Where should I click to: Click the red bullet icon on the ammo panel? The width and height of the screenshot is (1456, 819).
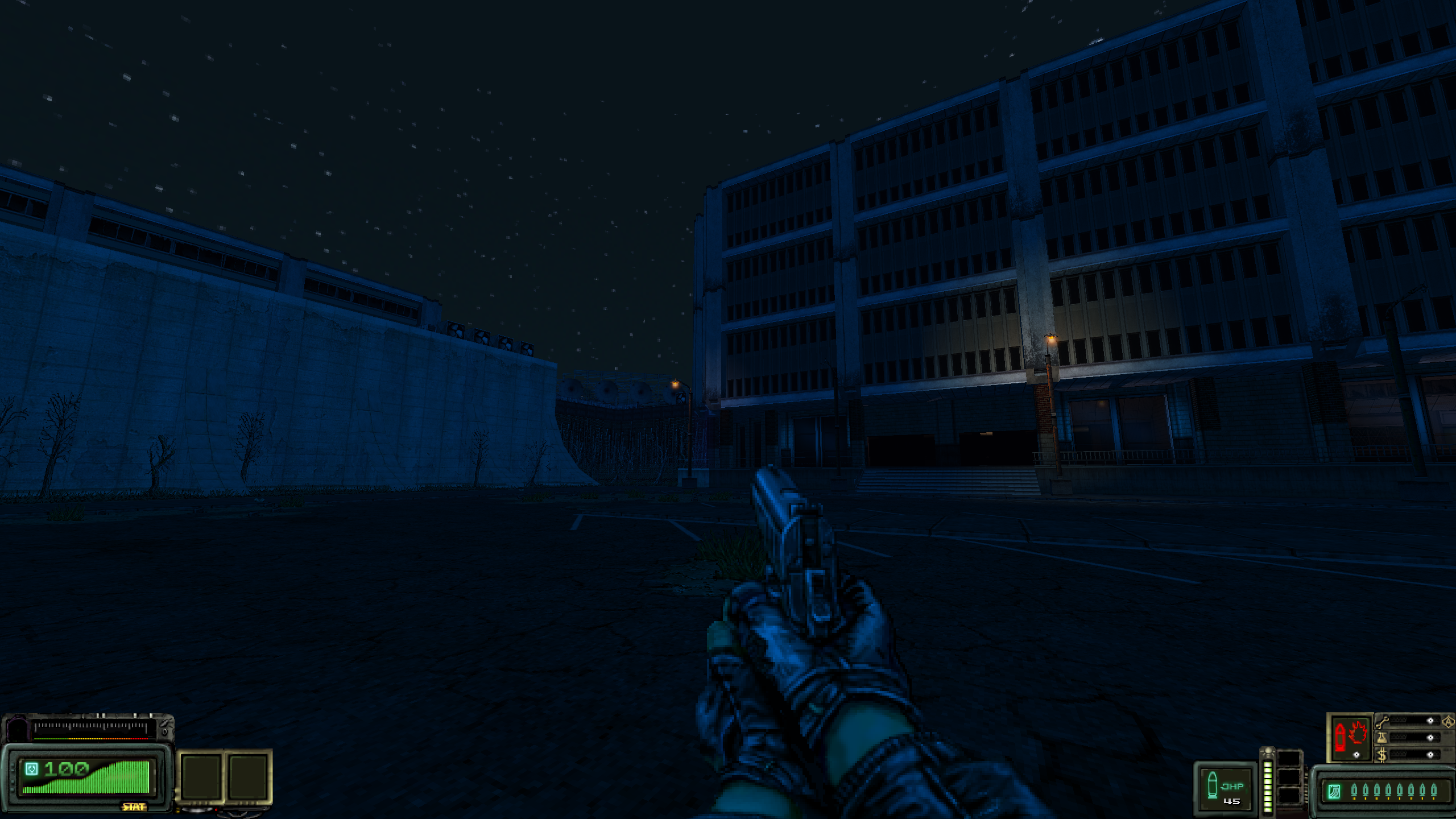click(1341, 738)
